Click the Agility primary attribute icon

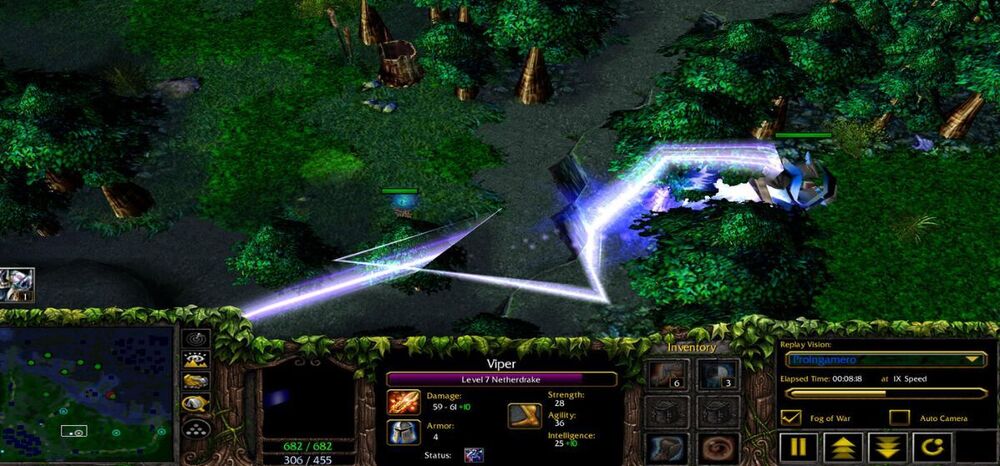click(524, 415)
